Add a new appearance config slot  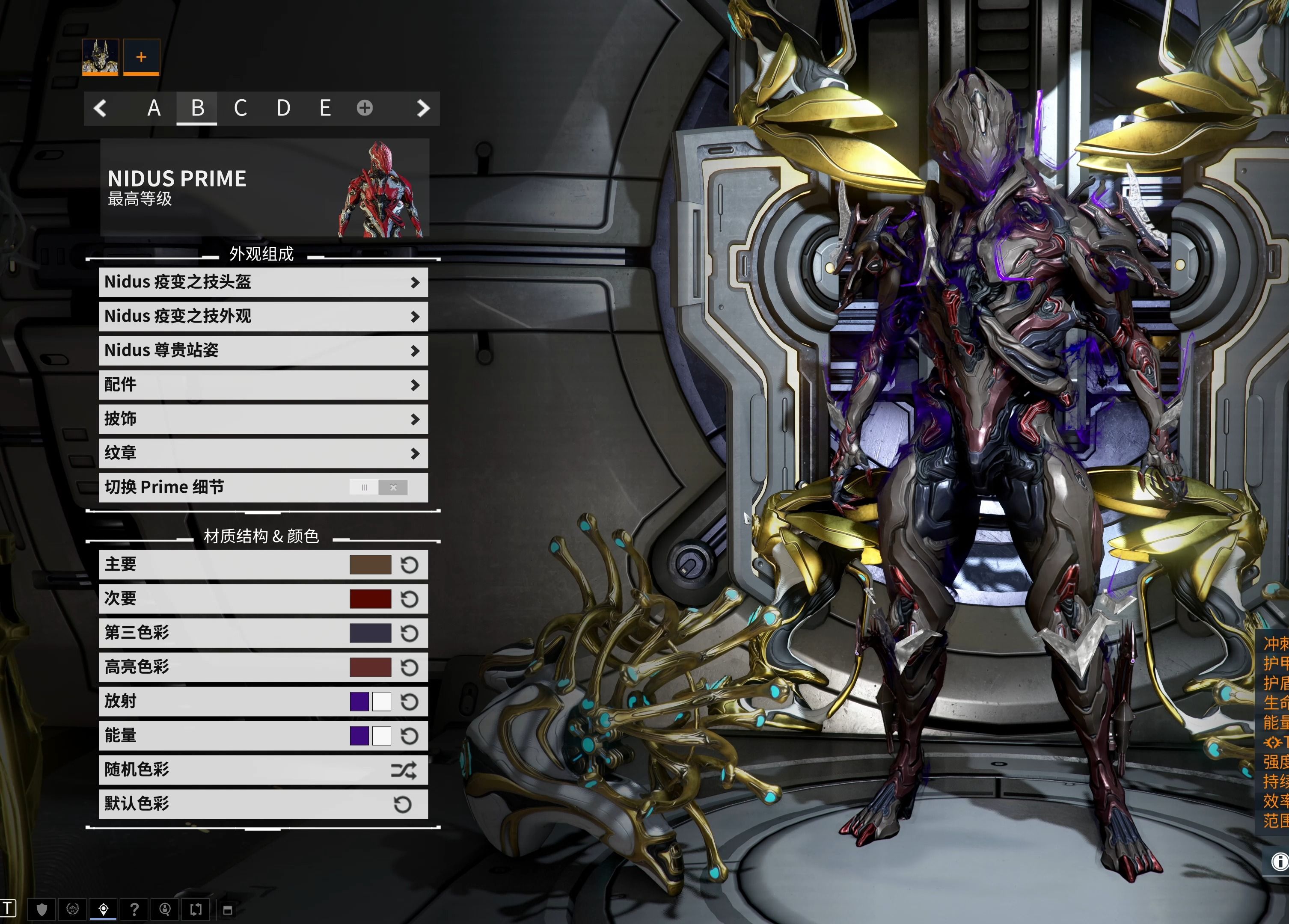[365, 108]
